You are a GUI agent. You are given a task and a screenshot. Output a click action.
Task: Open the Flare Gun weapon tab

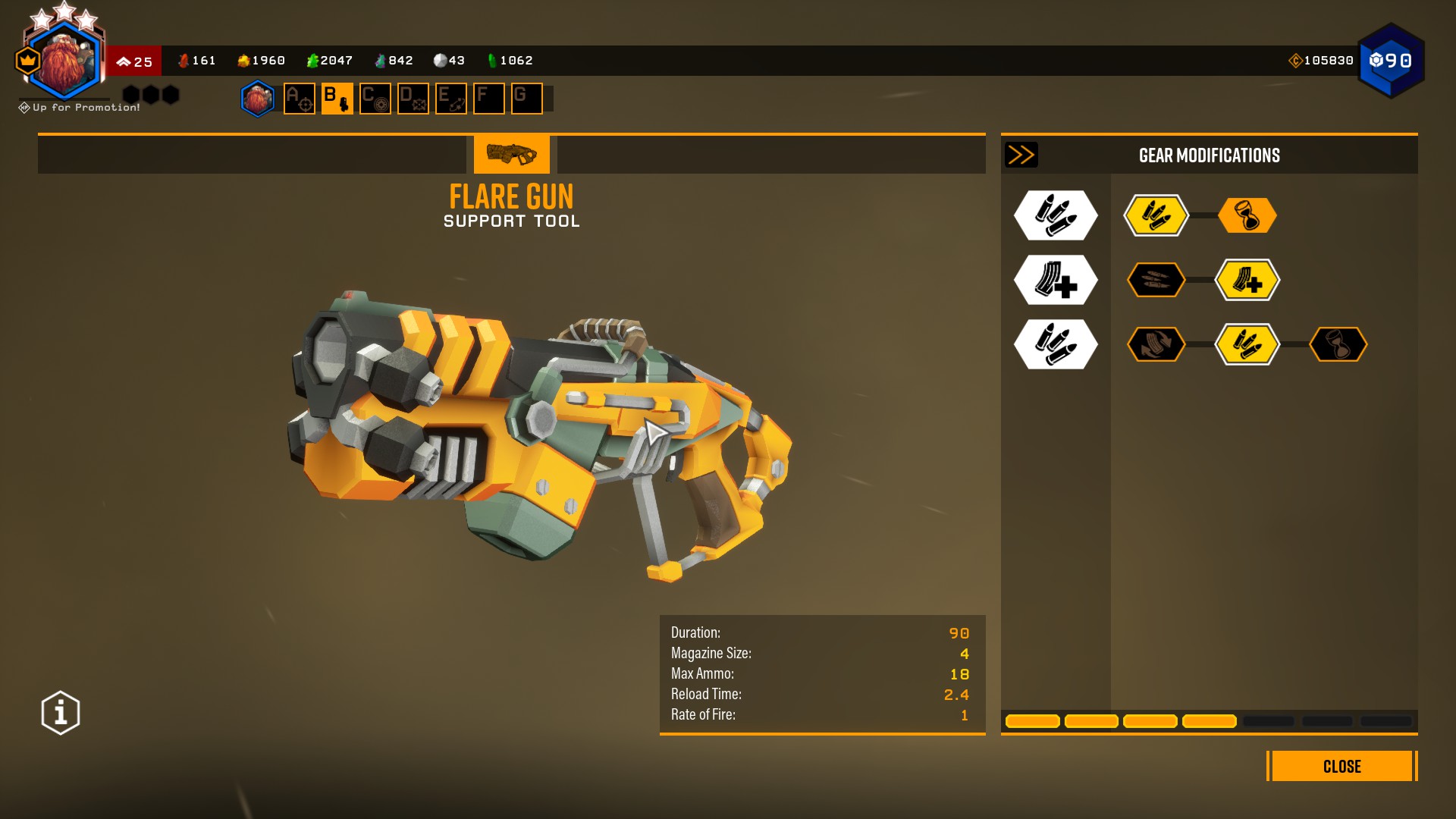[x=511, y=155]
